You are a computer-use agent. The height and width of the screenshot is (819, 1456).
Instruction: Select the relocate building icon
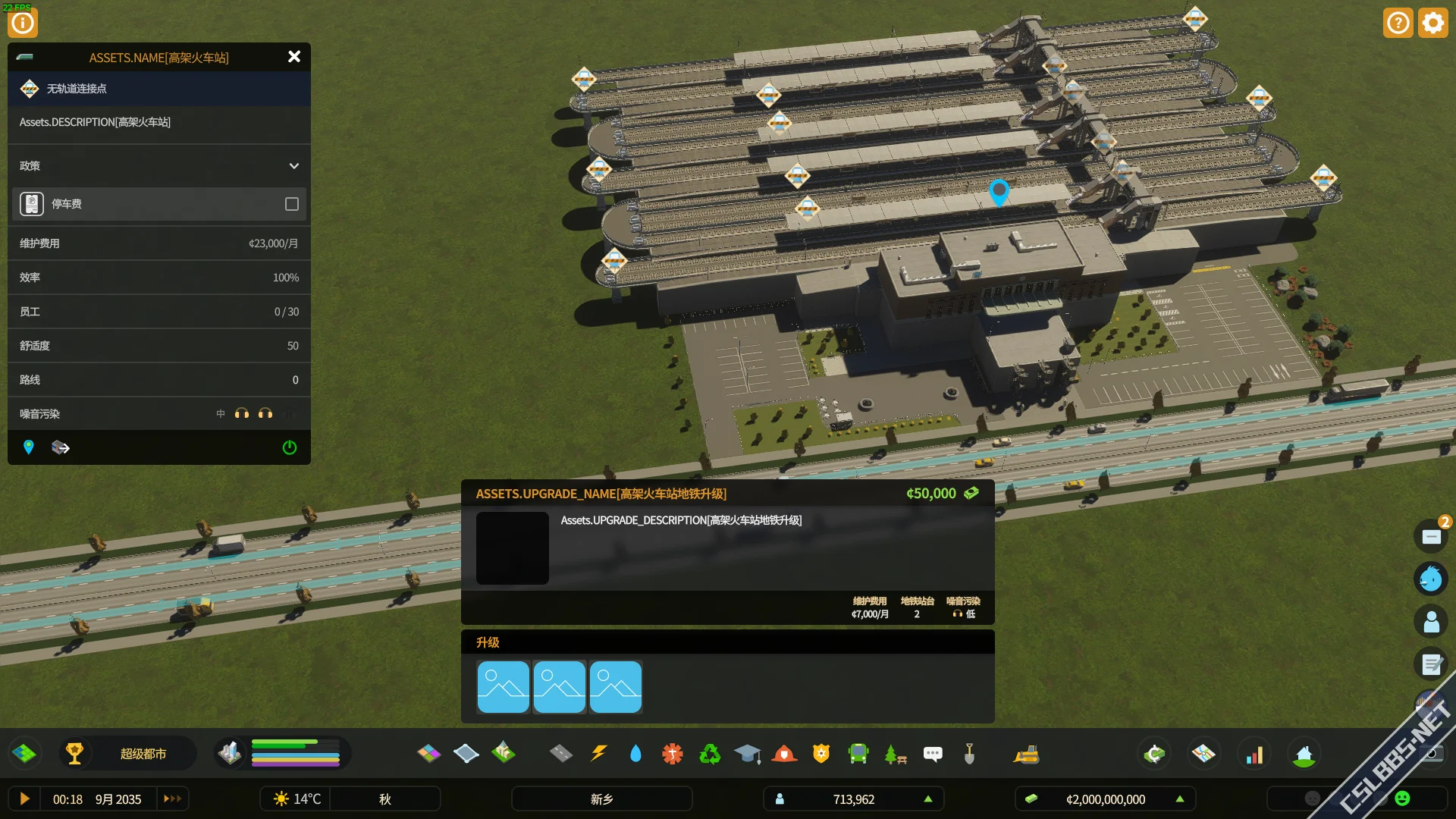click(x=61, y=447)
